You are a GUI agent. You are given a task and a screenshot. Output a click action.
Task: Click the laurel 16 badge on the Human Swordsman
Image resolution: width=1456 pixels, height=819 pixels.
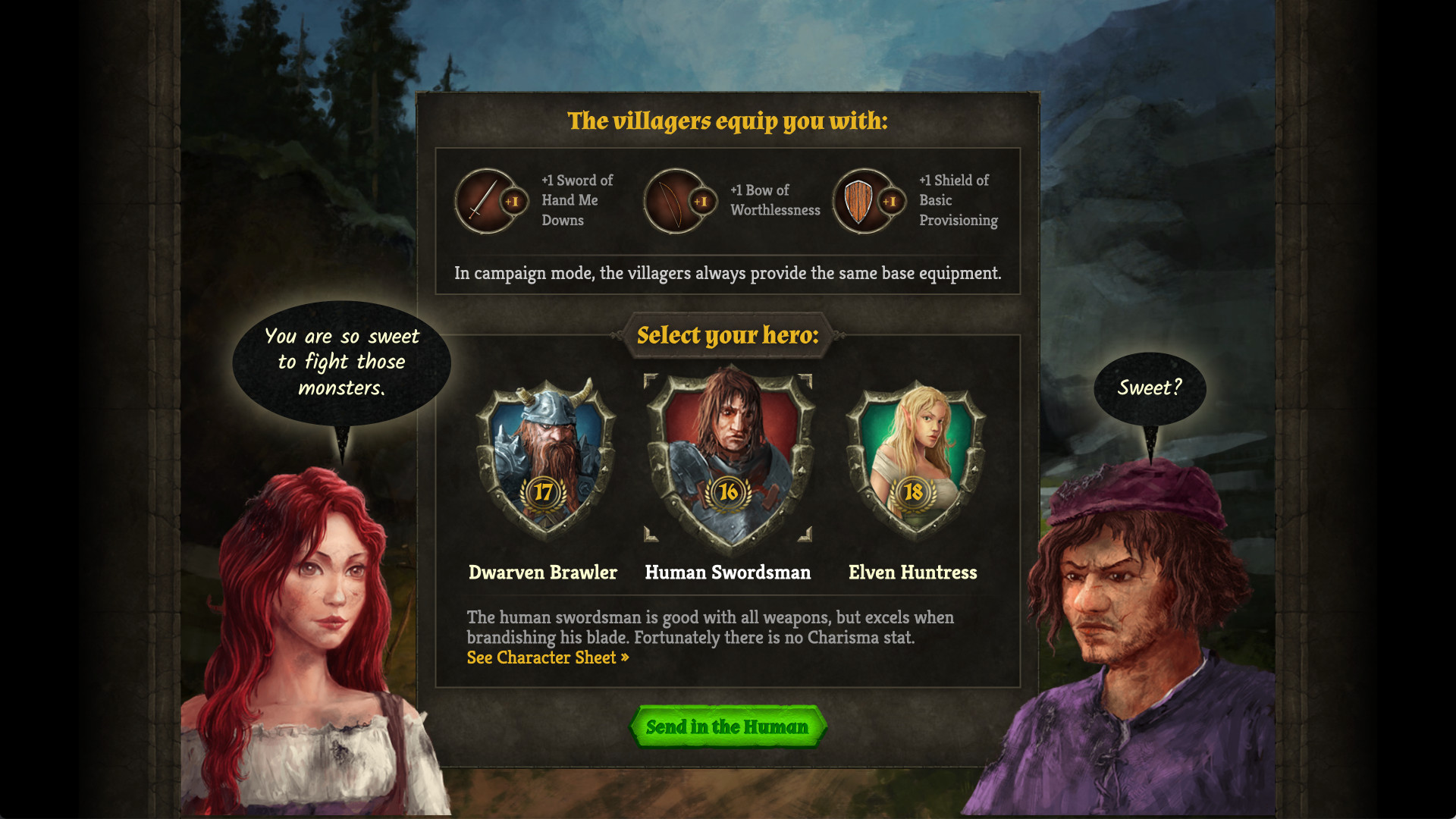[x=728, y=494]
